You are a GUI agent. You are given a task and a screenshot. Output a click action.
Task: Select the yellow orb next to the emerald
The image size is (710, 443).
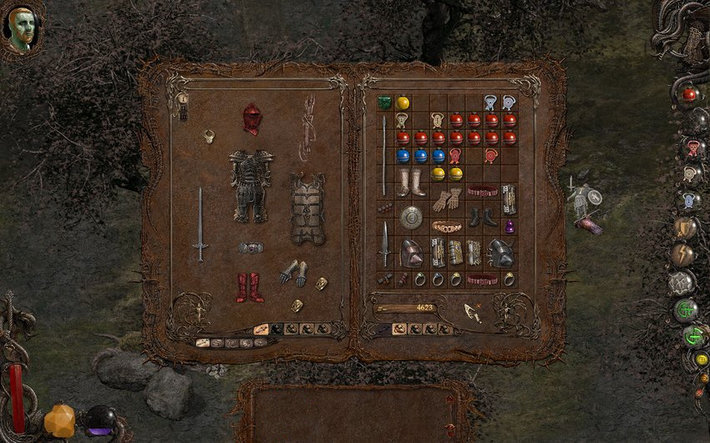402,102
